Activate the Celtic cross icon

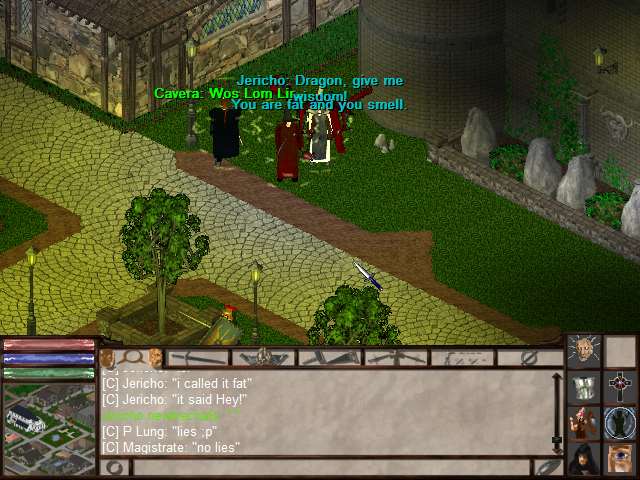coord(620,386)
